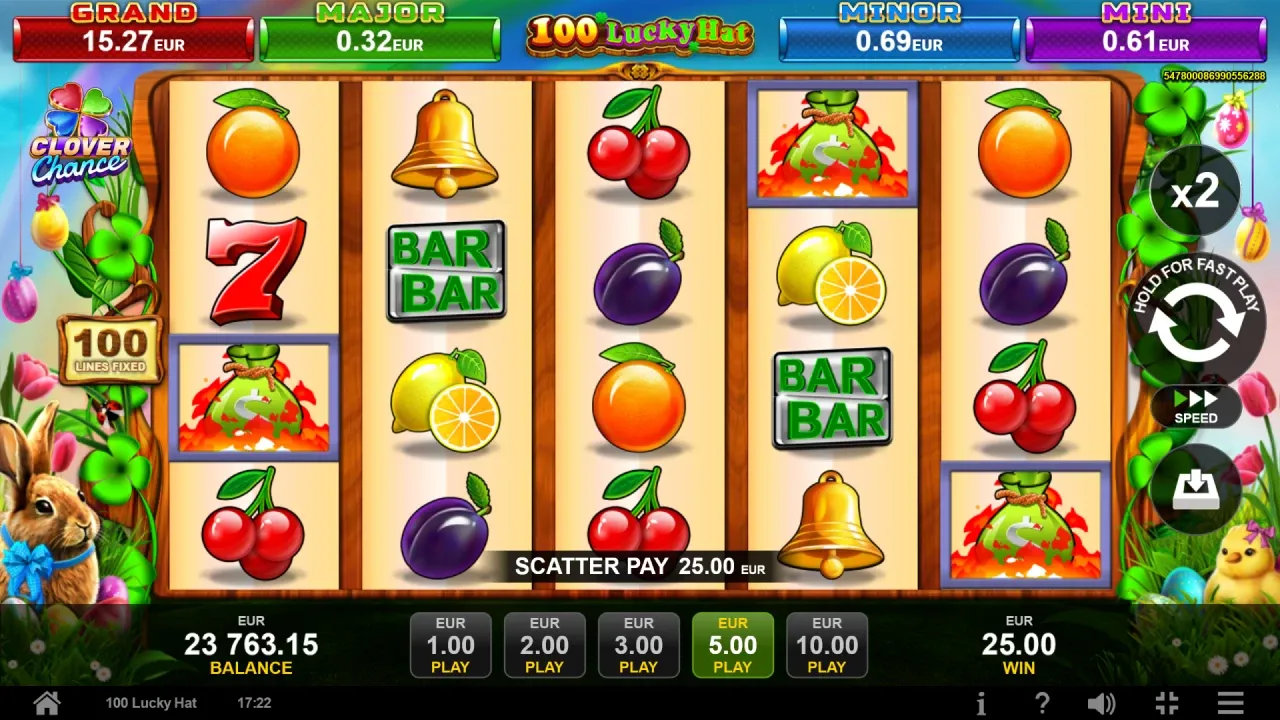Choose the EUR 2.00 play bet
This screenshot has width=1280, height=720.
click(544, 645)
